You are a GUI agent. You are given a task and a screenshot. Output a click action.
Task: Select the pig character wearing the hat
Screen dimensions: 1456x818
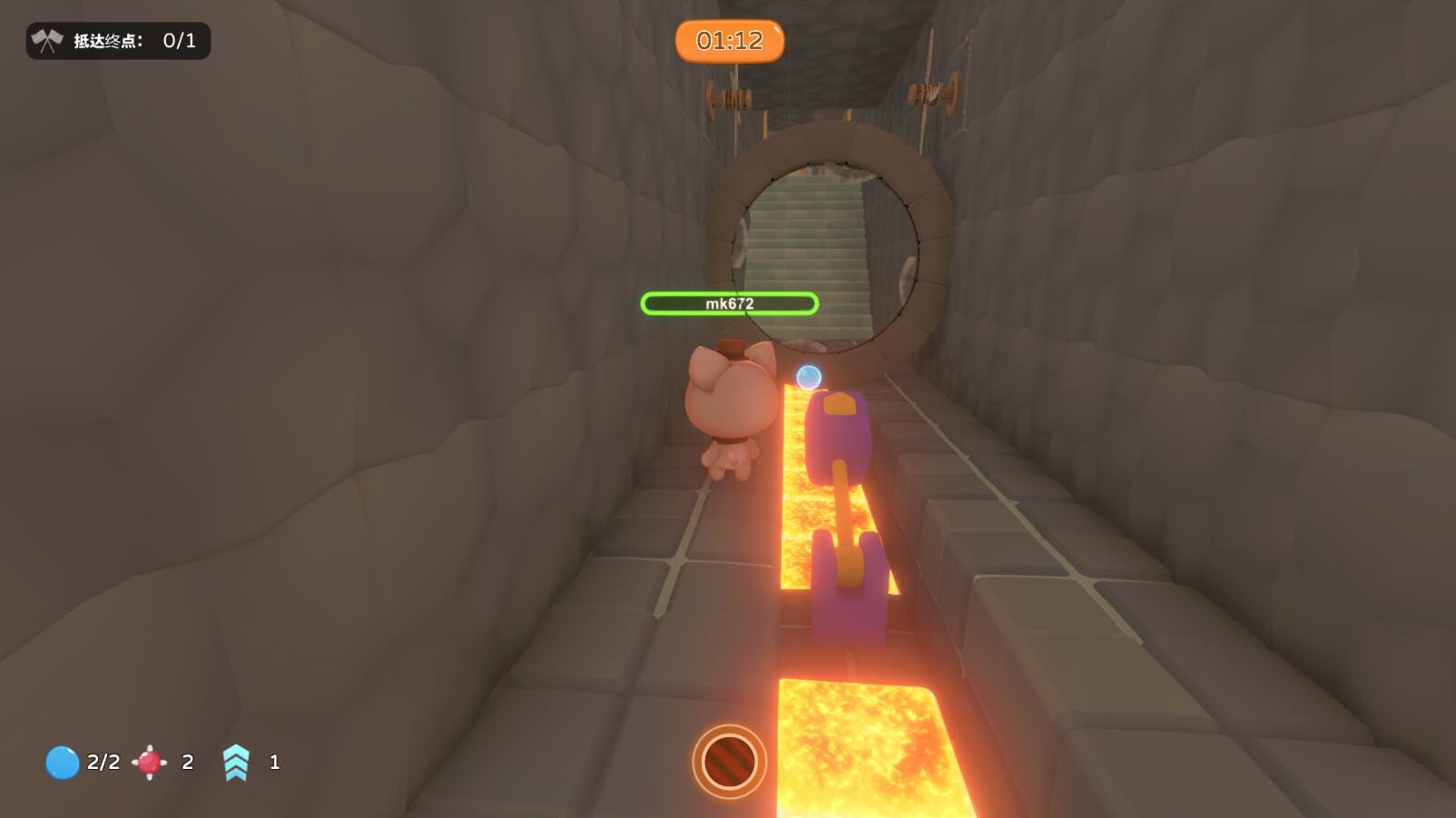point(731,409)
